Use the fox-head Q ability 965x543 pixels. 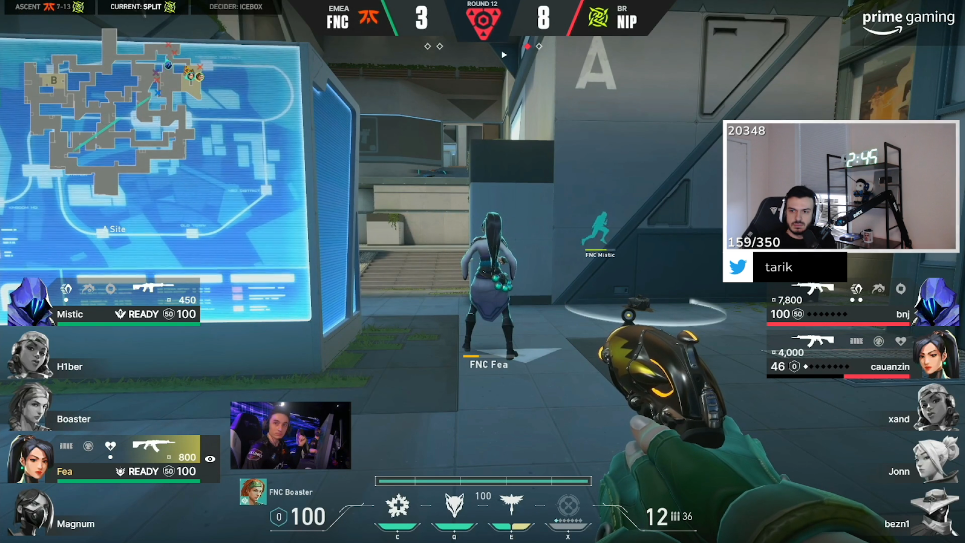456,504
